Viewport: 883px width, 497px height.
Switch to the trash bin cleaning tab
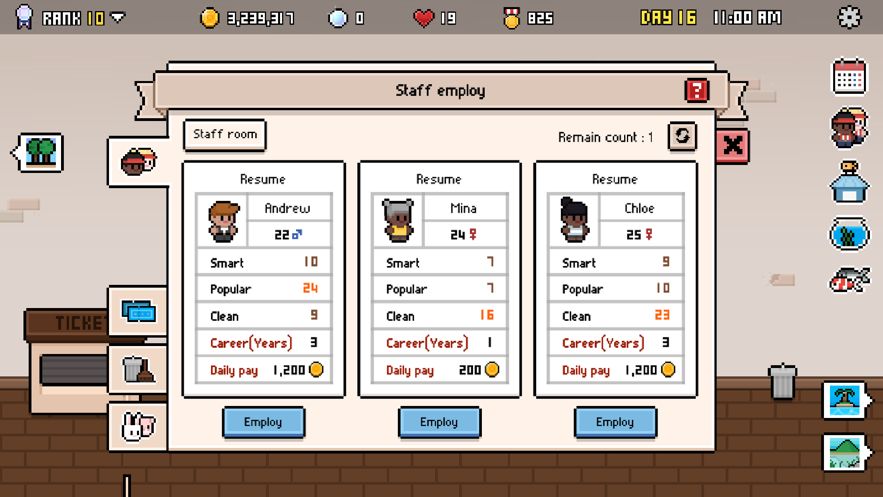(x=138, y=370)
